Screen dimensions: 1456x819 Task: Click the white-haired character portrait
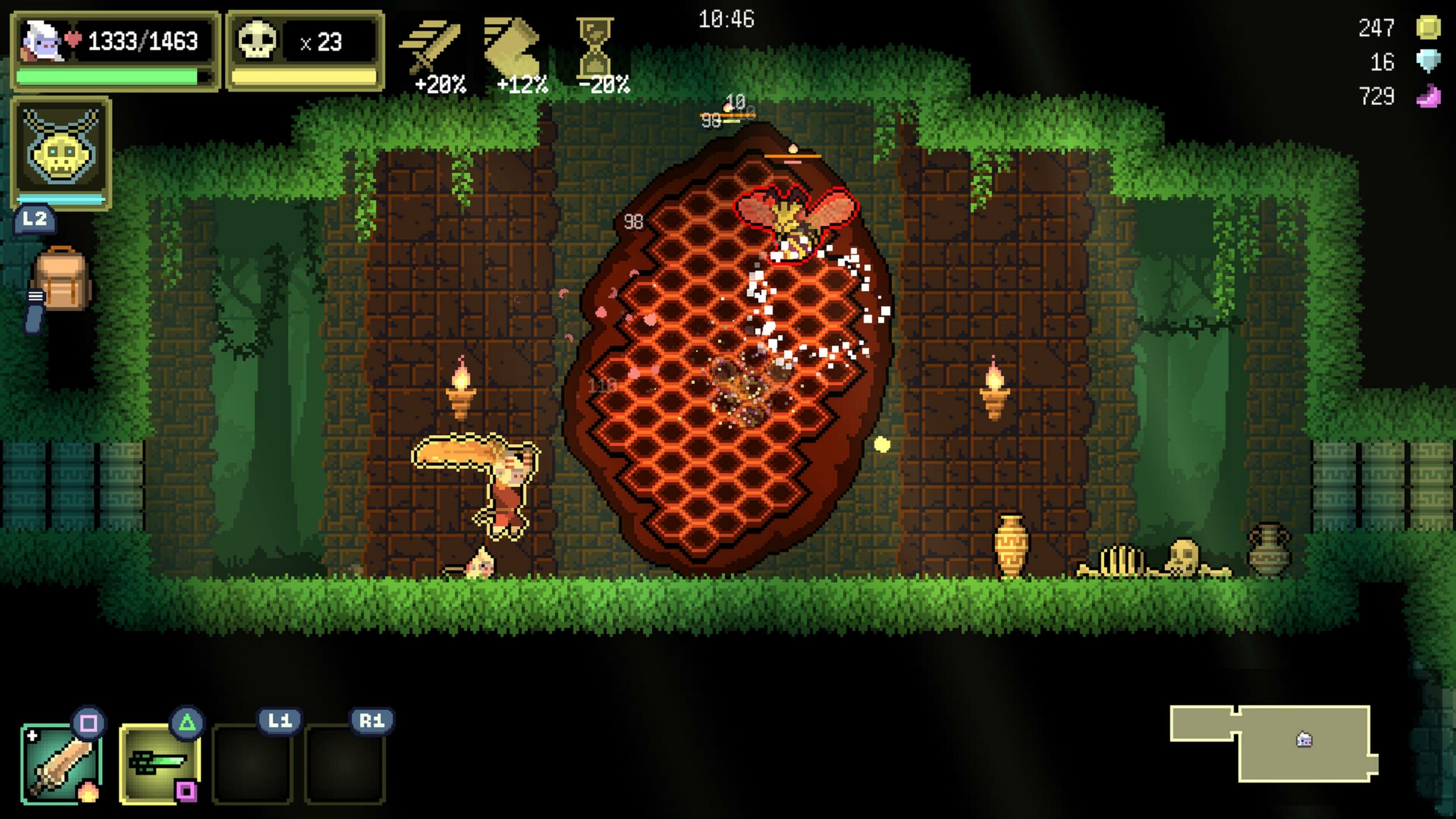43,41
